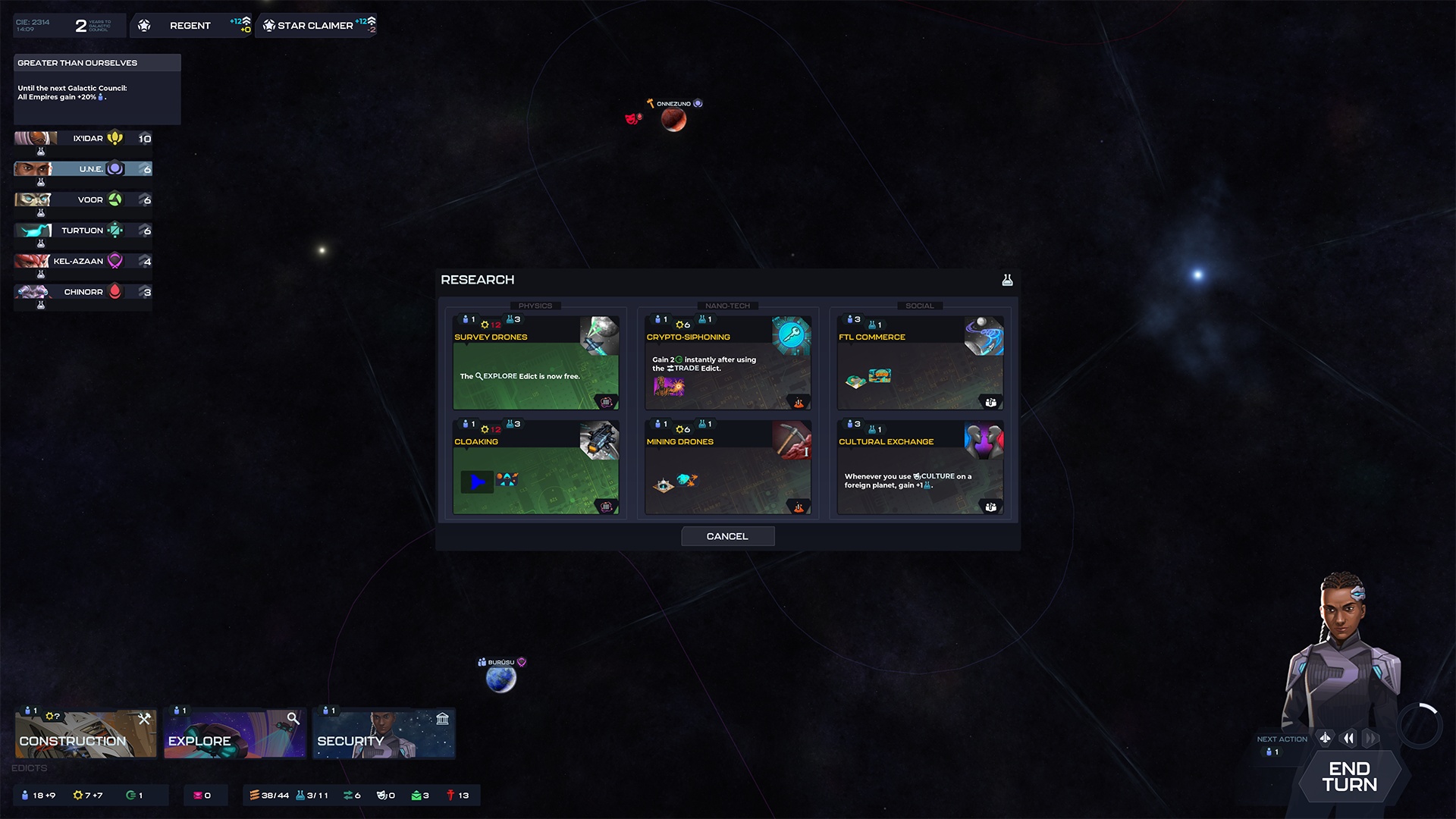
Task: Cancel the research selection
Action: tap(727, 536)
